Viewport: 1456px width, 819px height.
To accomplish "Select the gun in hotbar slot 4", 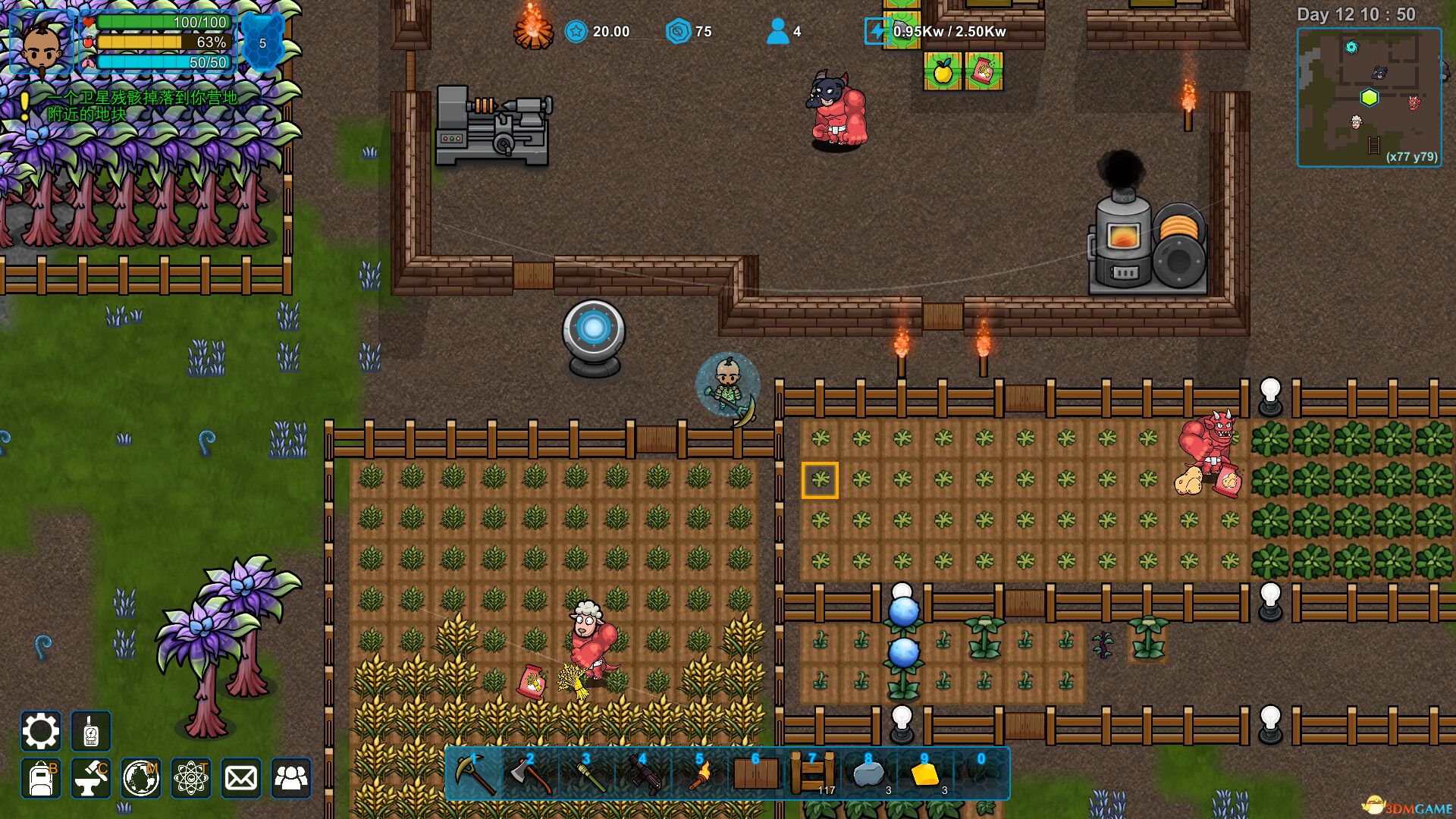I will pyautogui.click(x=645, y=775).
